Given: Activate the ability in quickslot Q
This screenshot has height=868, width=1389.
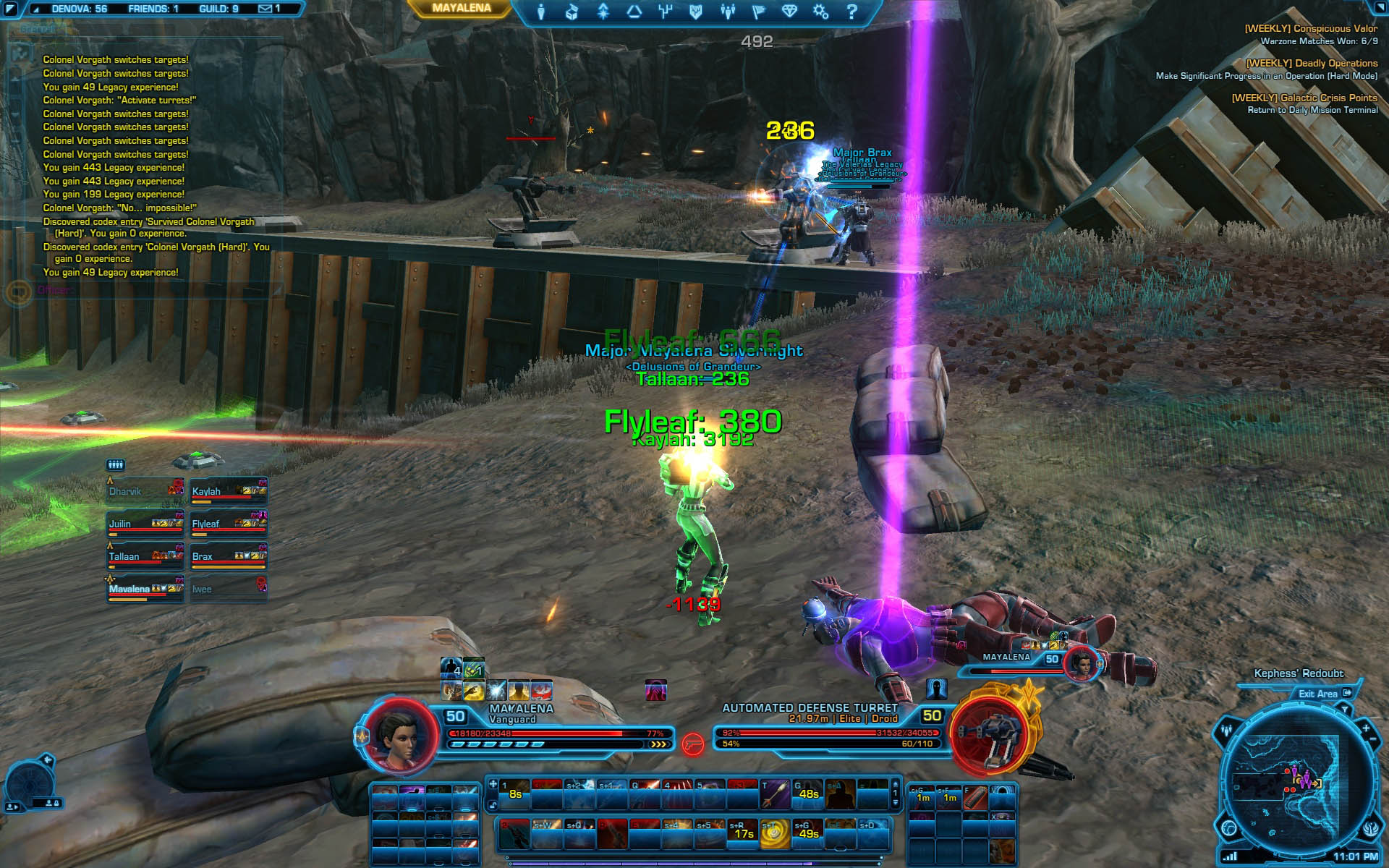Looking at the screenshot, I should point(644,794).
